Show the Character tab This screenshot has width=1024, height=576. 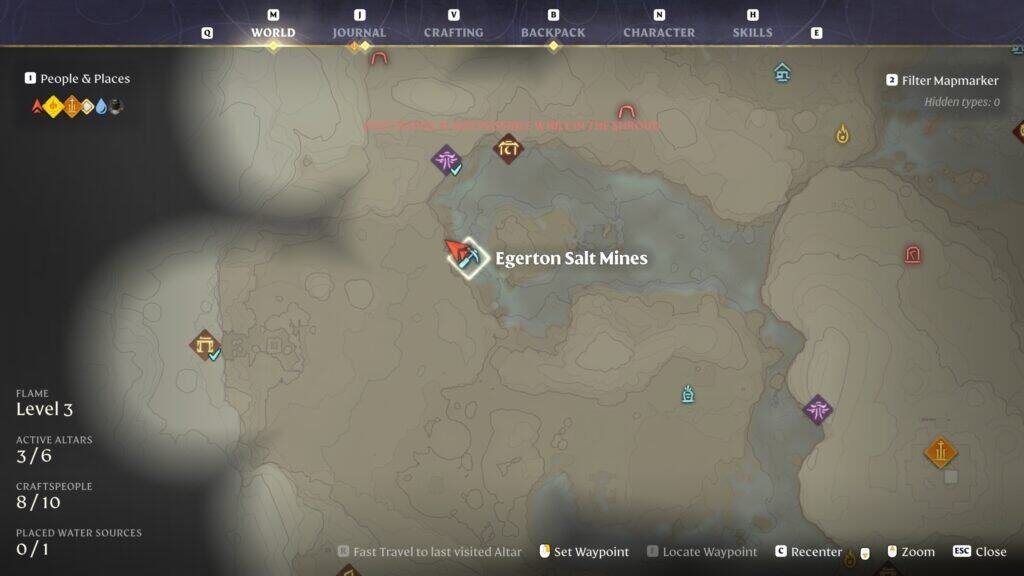658,32
